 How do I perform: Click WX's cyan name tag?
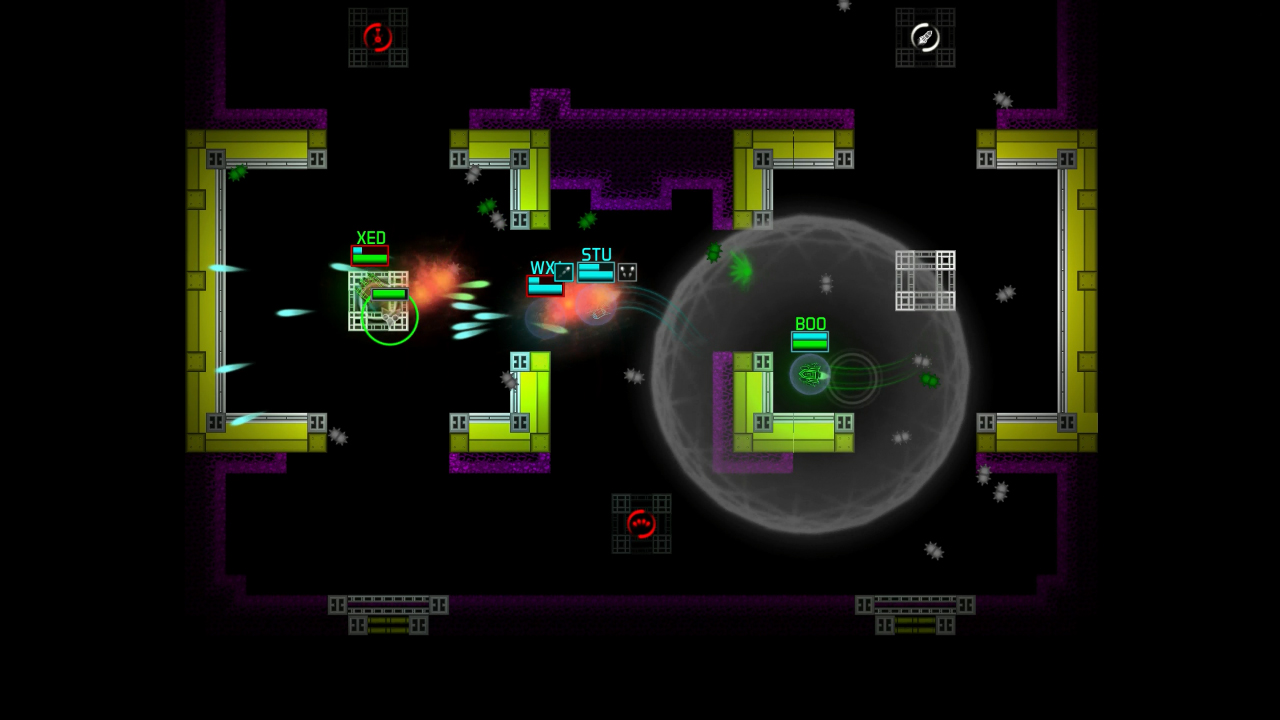(x=541, y=268)
